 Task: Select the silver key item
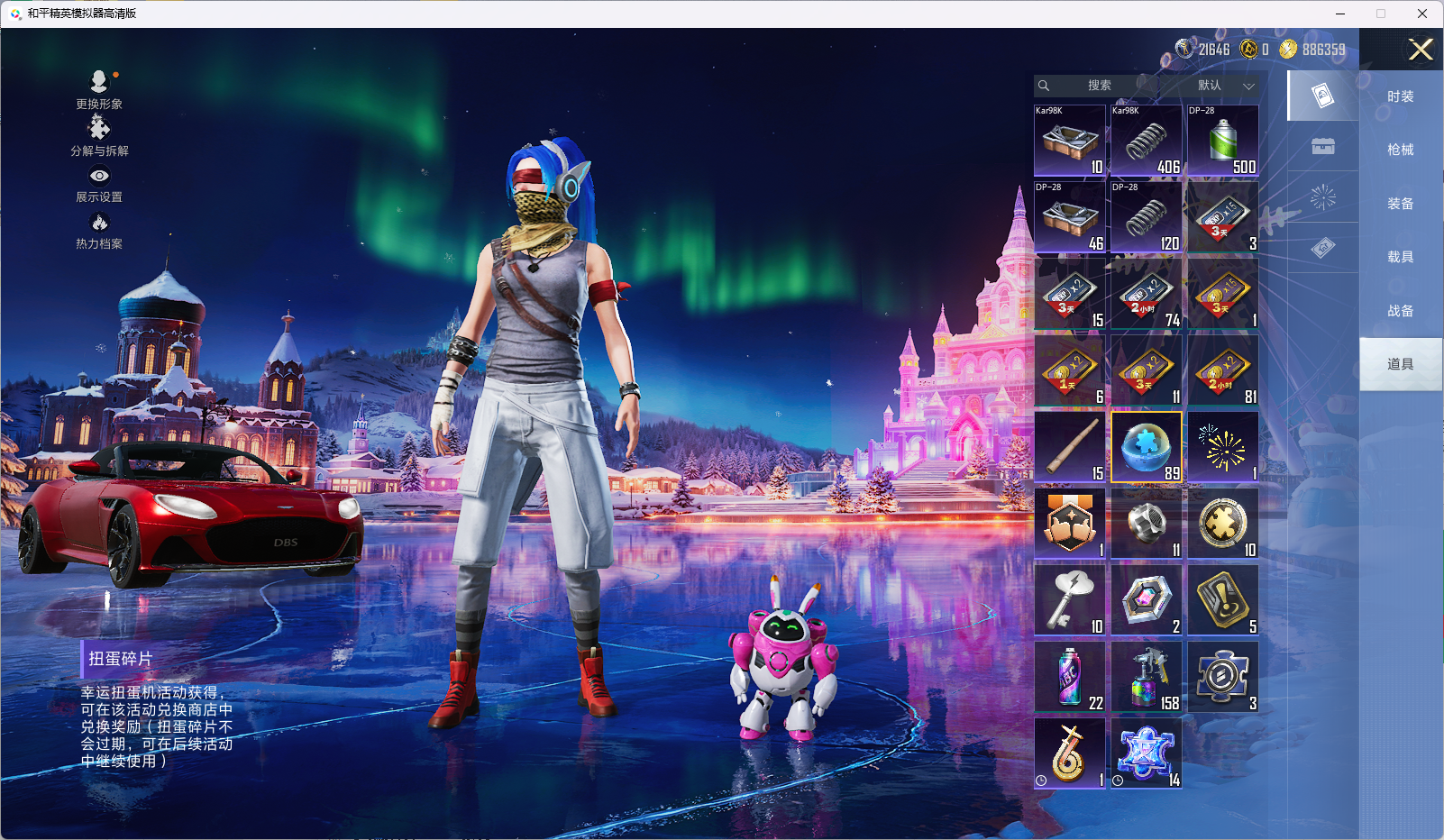(x=1070, y=600)
